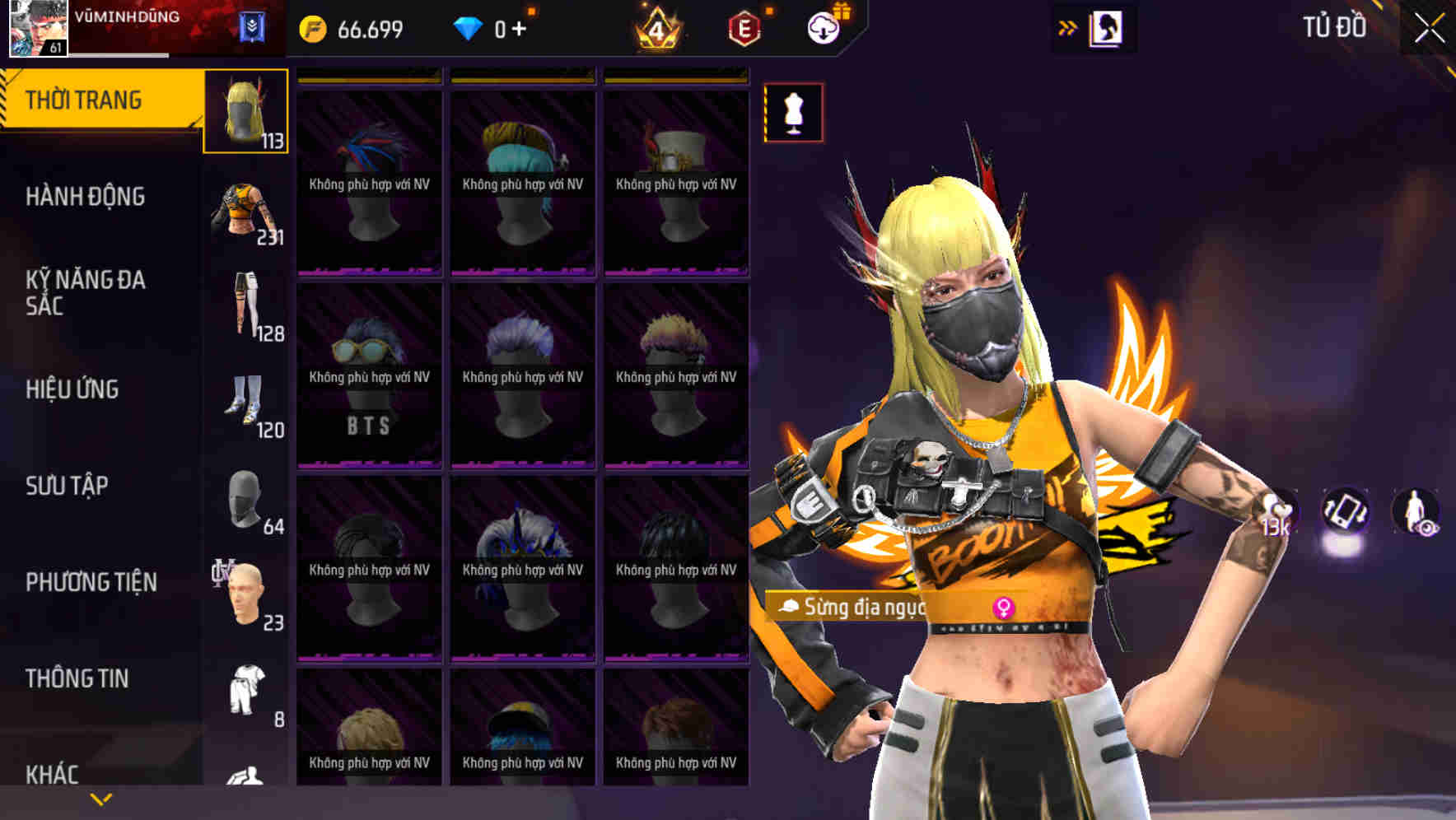The height and width of the screenshot is (820, 1456).
Task: Click the cloud download gift icon
Action: [x=824, y=27]
